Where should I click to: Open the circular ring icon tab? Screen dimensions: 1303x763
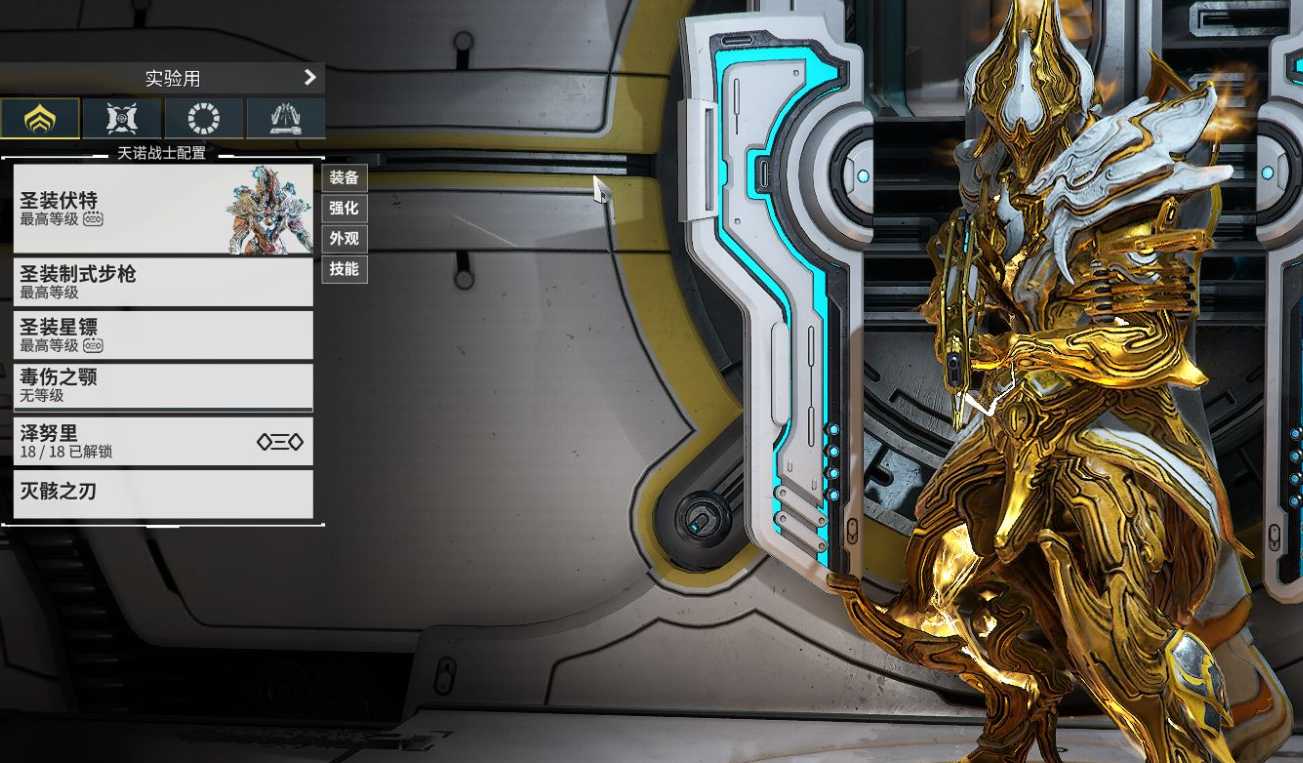[x=204, y=118]
